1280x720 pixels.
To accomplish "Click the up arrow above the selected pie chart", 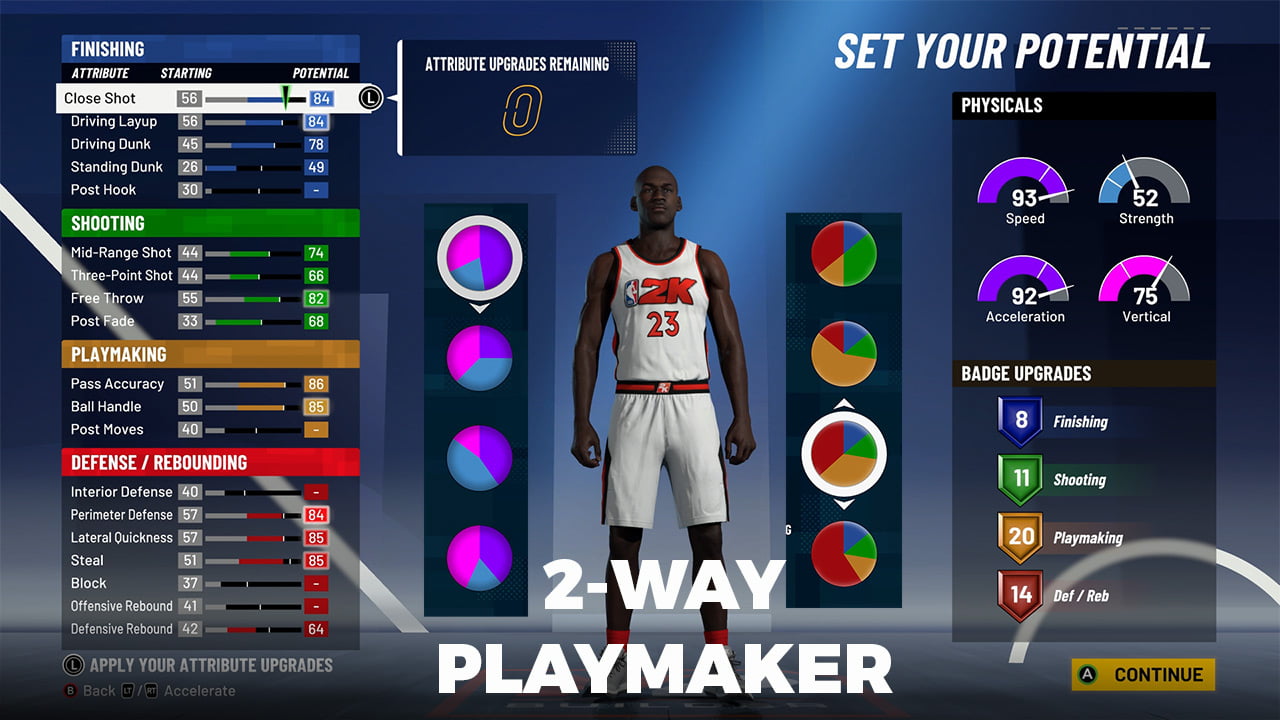I will point(843,404).
